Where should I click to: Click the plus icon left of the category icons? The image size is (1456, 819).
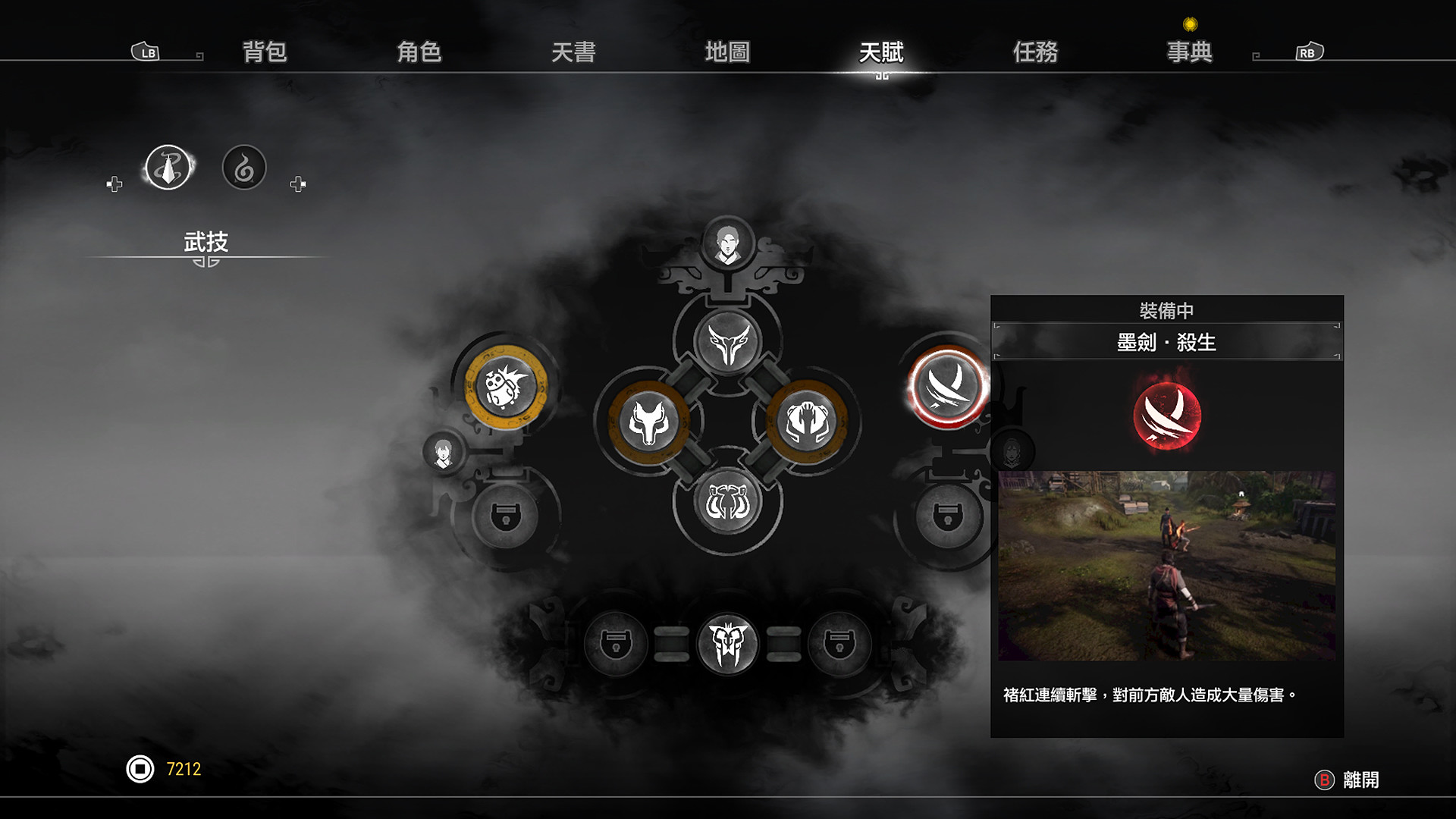[x=114, y=182]
